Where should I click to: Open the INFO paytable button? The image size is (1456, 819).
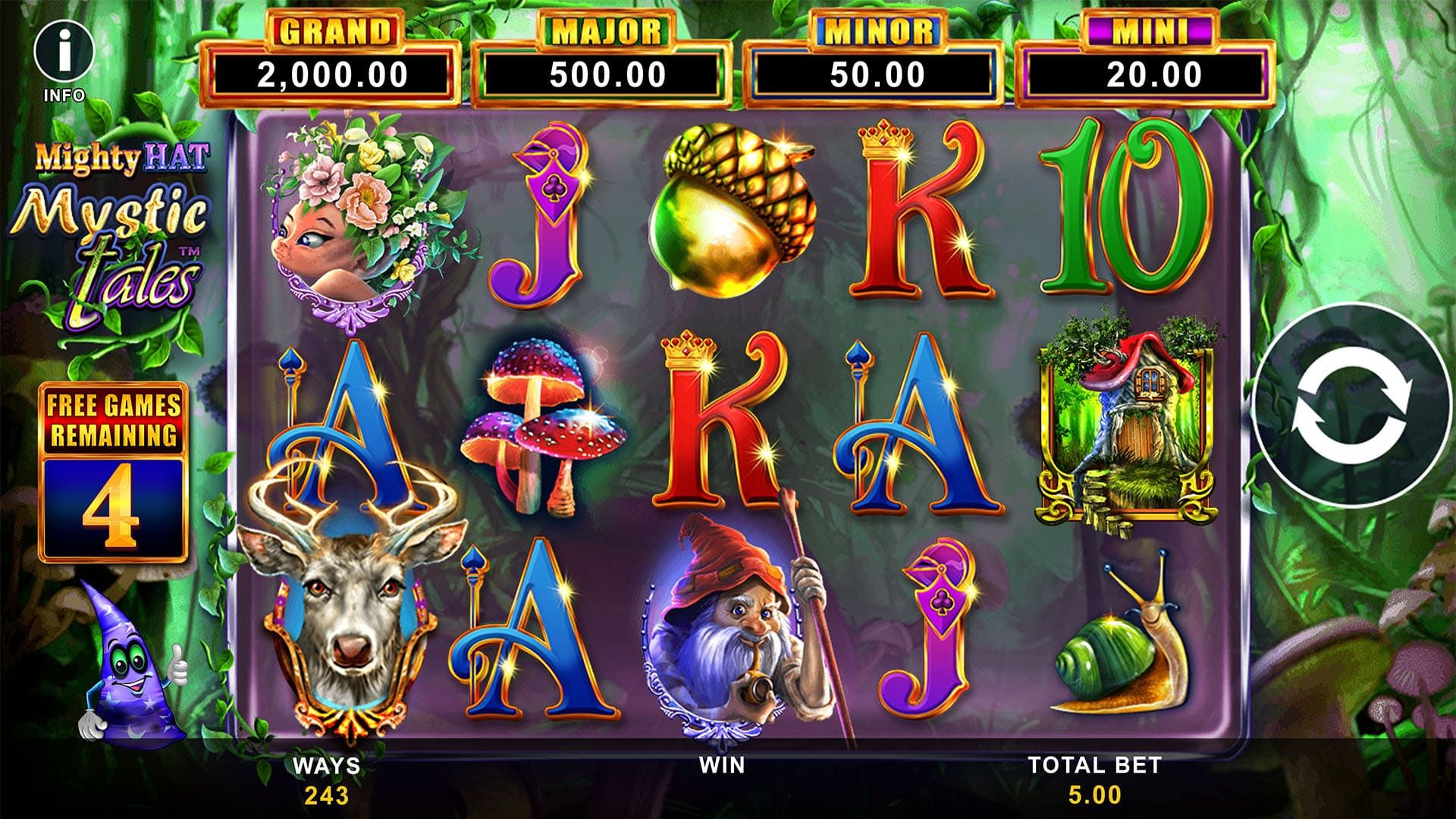pos(64,55)
